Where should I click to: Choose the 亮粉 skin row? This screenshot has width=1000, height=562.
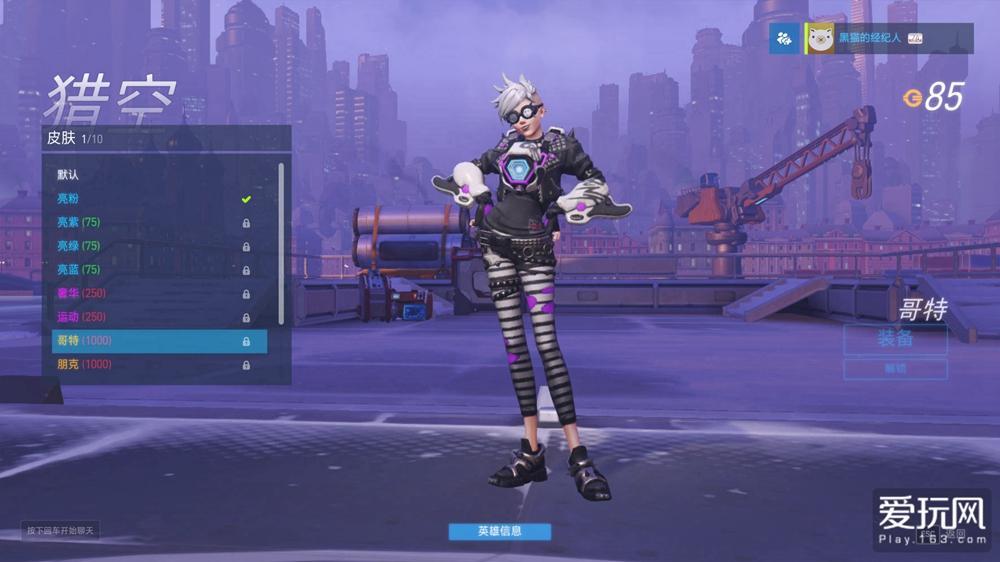[155, 198]
